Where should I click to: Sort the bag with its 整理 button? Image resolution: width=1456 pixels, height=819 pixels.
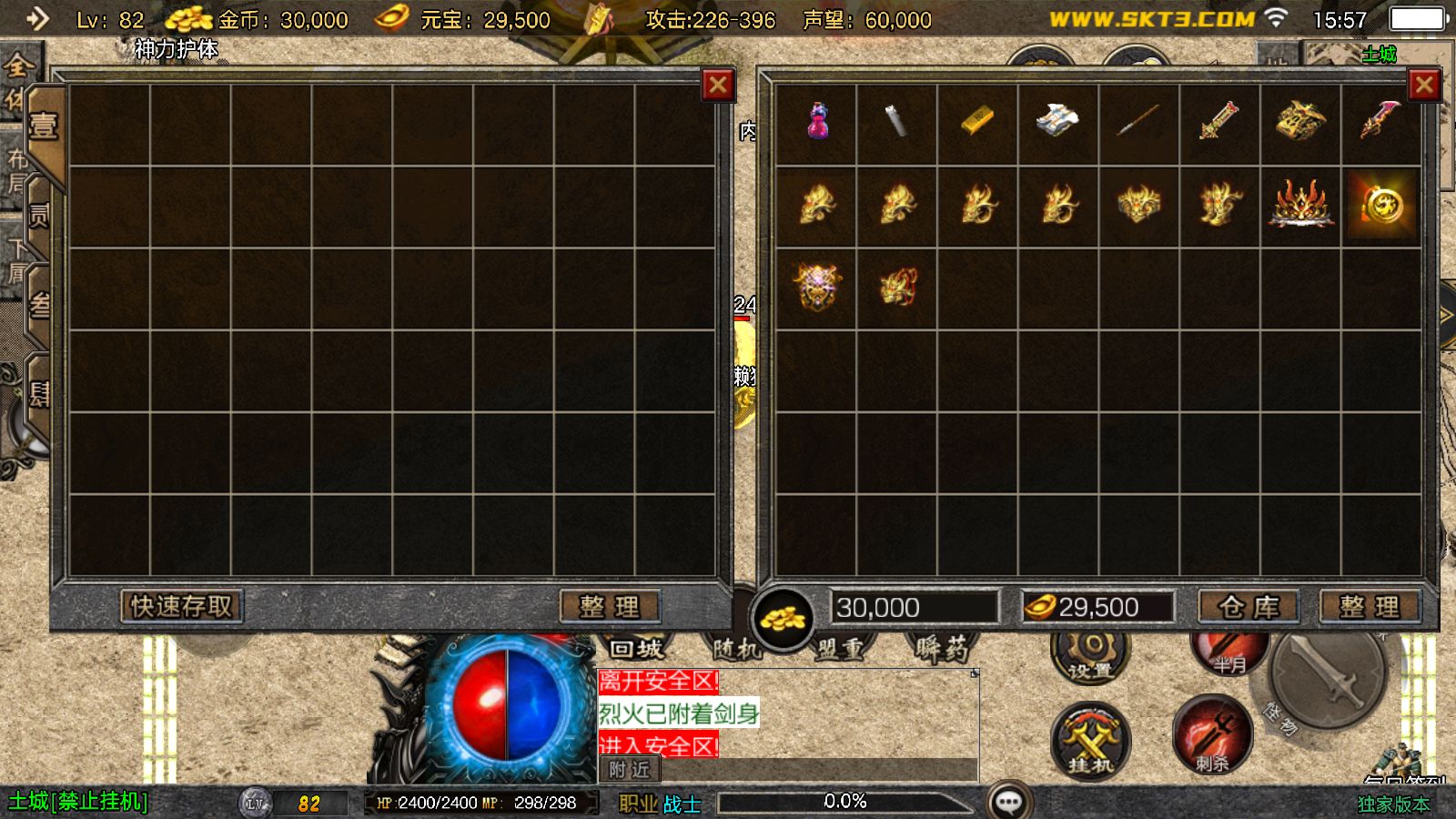(1370, 607)
